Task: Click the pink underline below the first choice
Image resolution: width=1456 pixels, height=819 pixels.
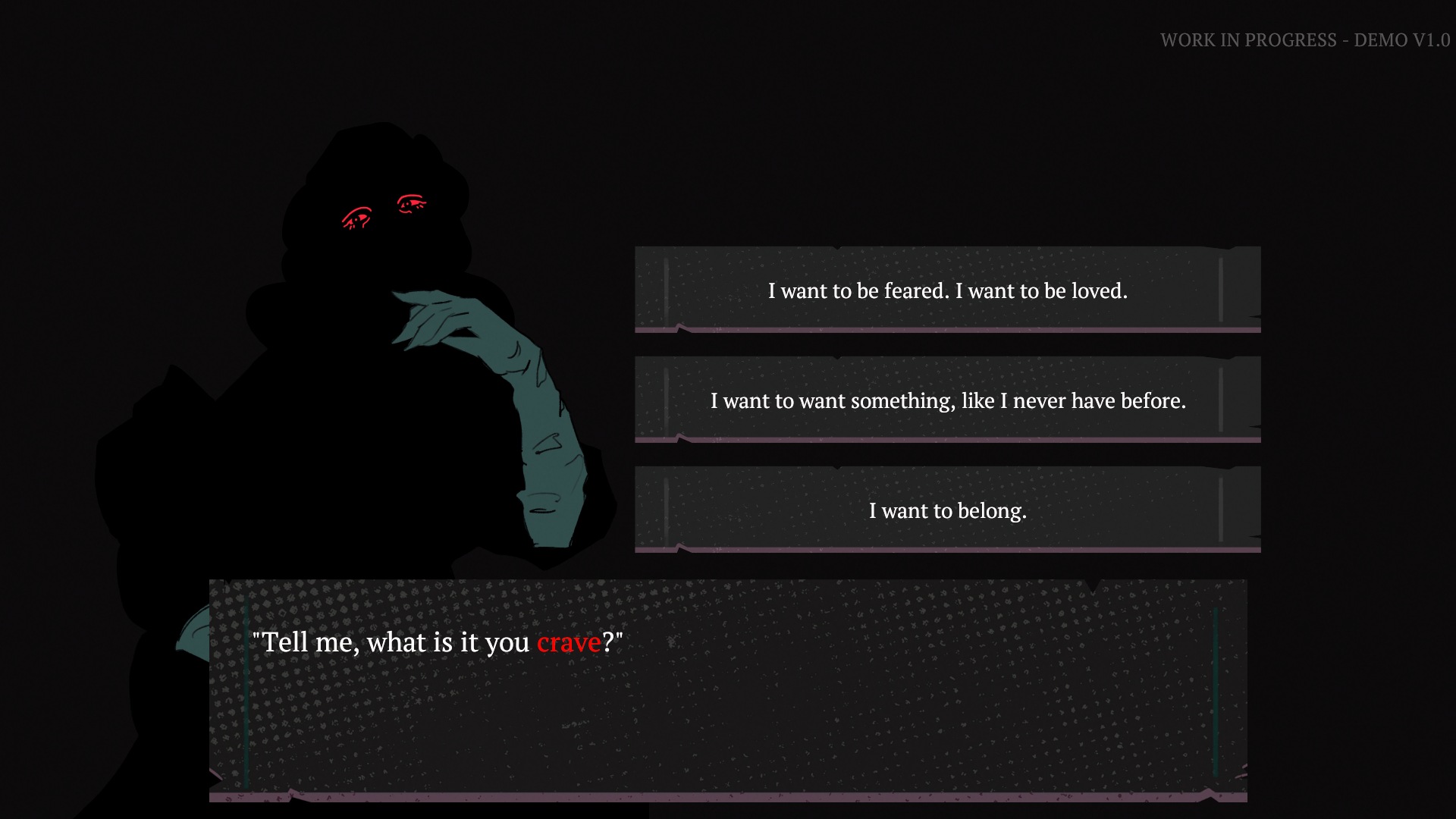Action: tap(948, 330)
